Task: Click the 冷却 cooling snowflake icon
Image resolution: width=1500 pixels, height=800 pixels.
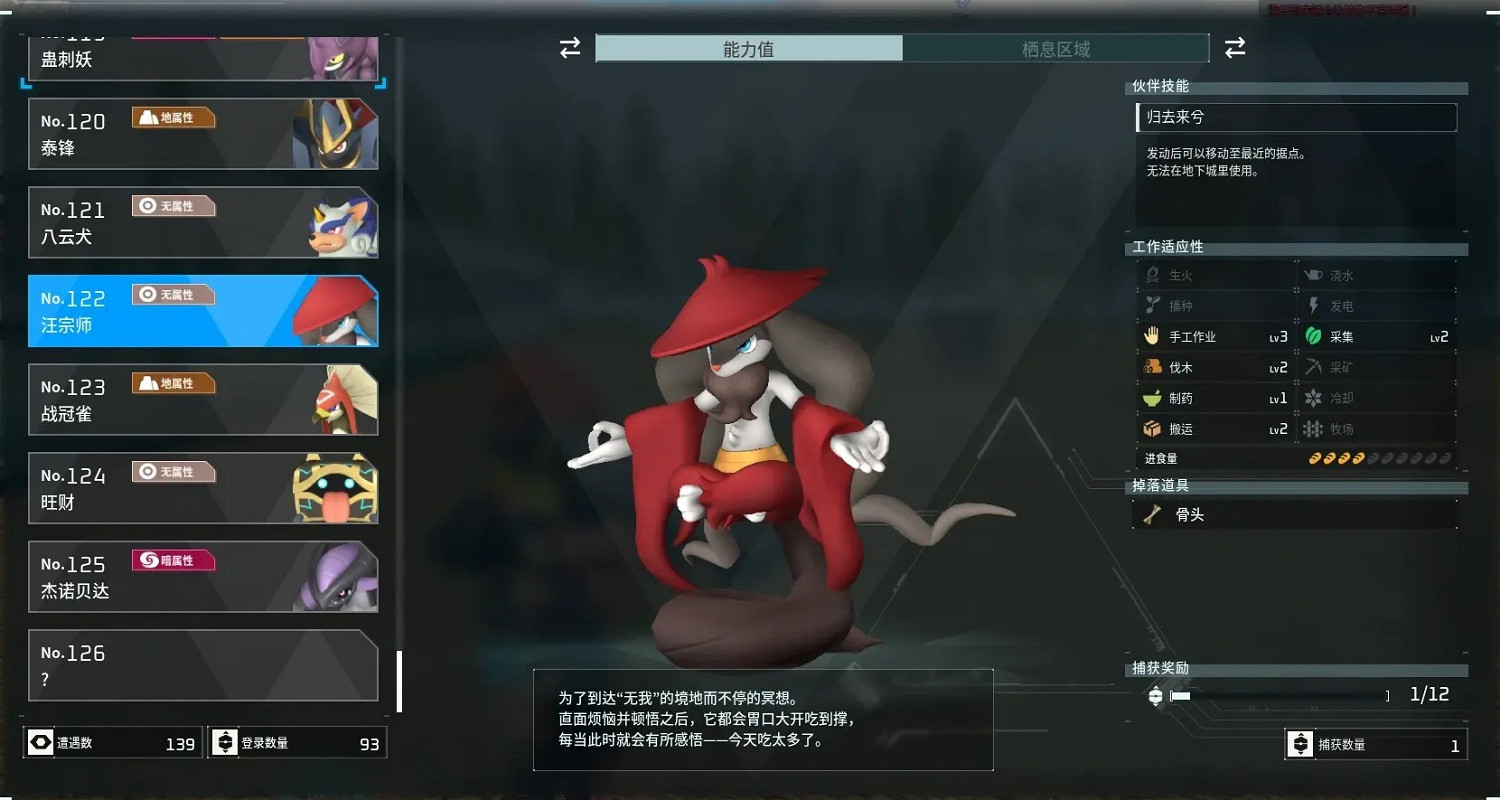Action: (x=1312, y=397)
